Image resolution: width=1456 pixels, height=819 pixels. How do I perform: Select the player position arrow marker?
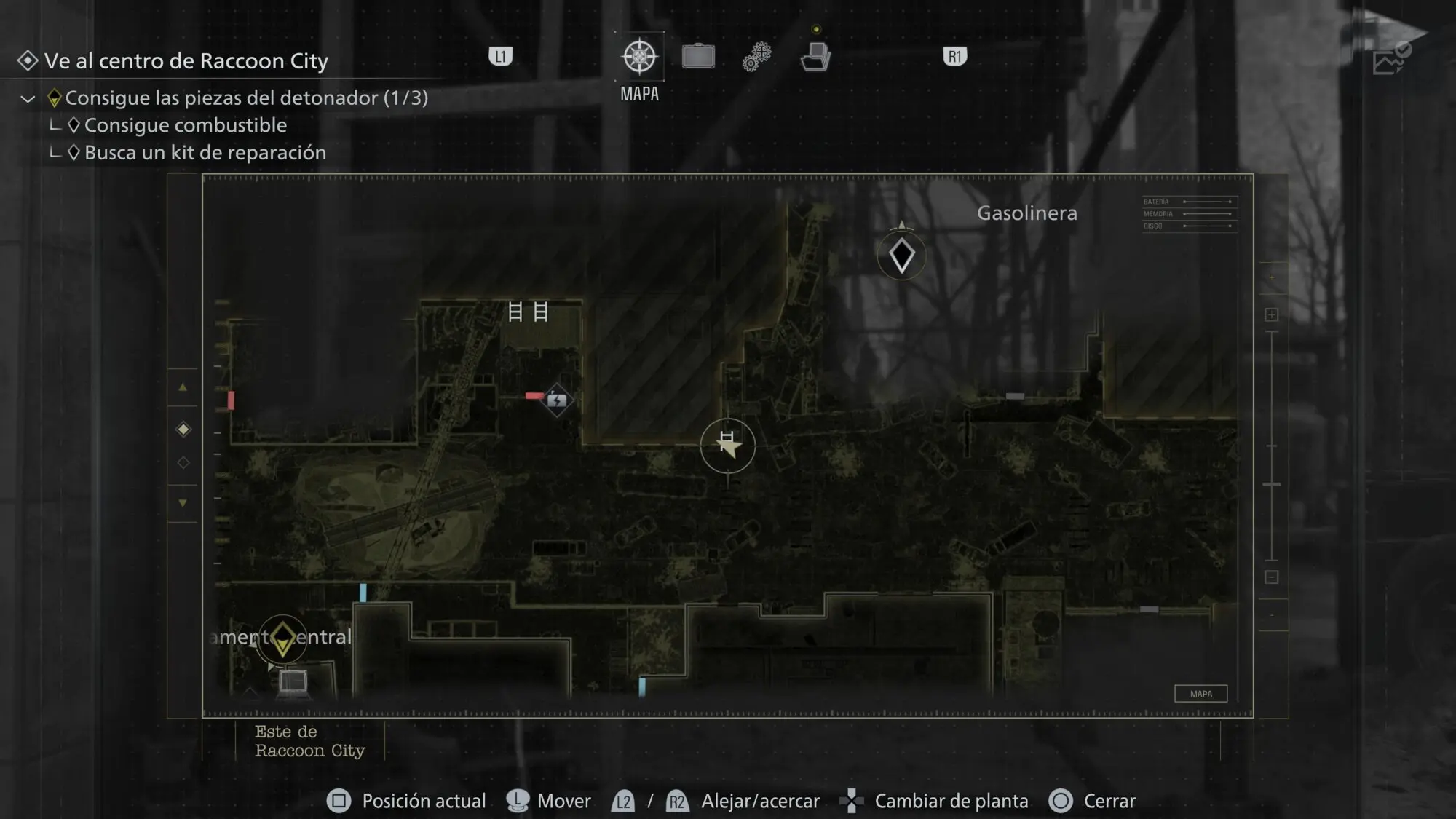click(x=727, y=445)
